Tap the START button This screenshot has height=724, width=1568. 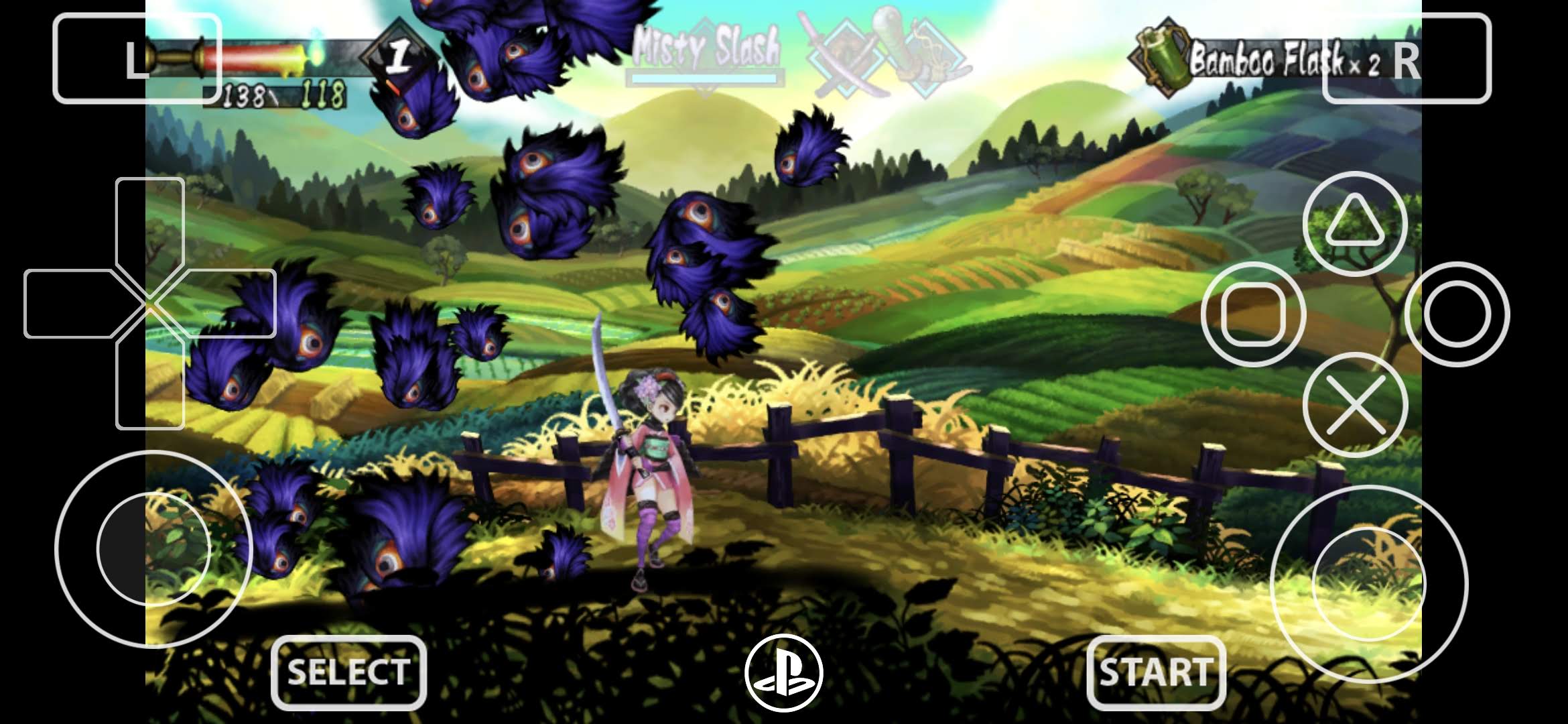[x=1156, y=672]
